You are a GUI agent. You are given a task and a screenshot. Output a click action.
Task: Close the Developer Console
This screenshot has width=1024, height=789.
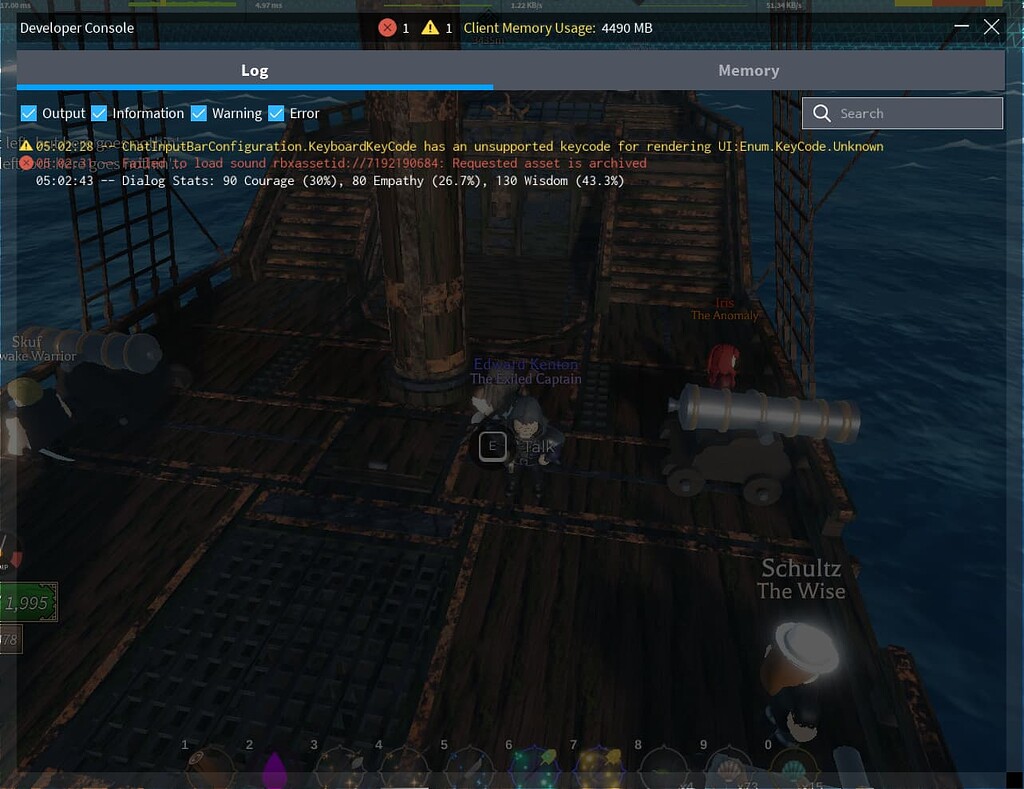pyautogui.click(x=991, y=27)
